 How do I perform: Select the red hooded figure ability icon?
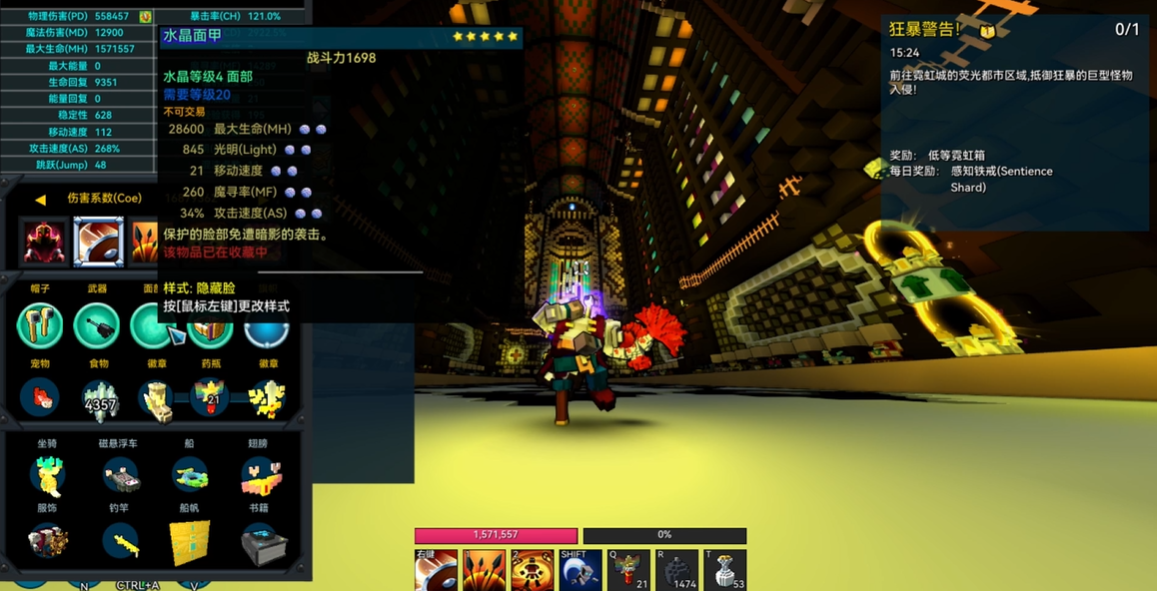(x=44, y=241)
